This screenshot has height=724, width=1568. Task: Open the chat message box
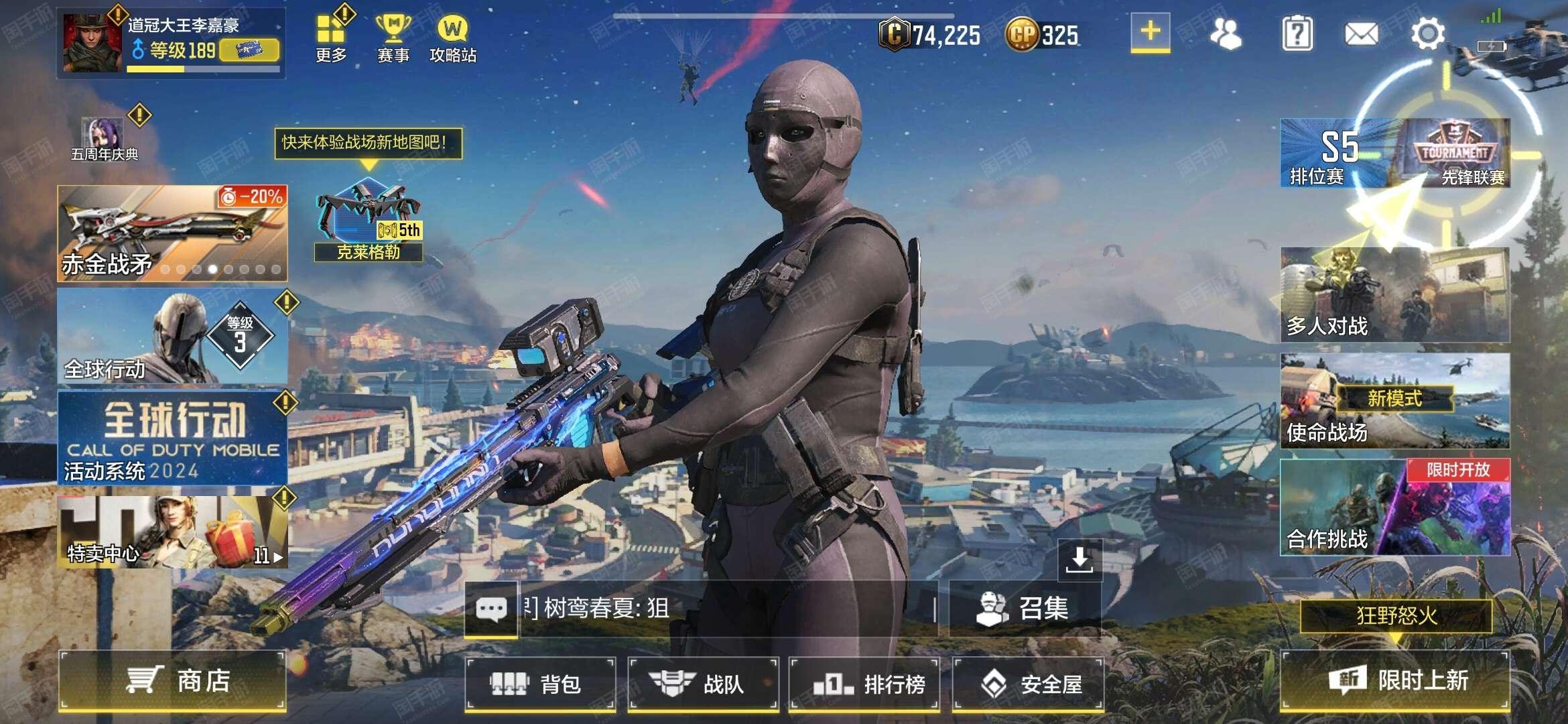(x=491, y=609)
